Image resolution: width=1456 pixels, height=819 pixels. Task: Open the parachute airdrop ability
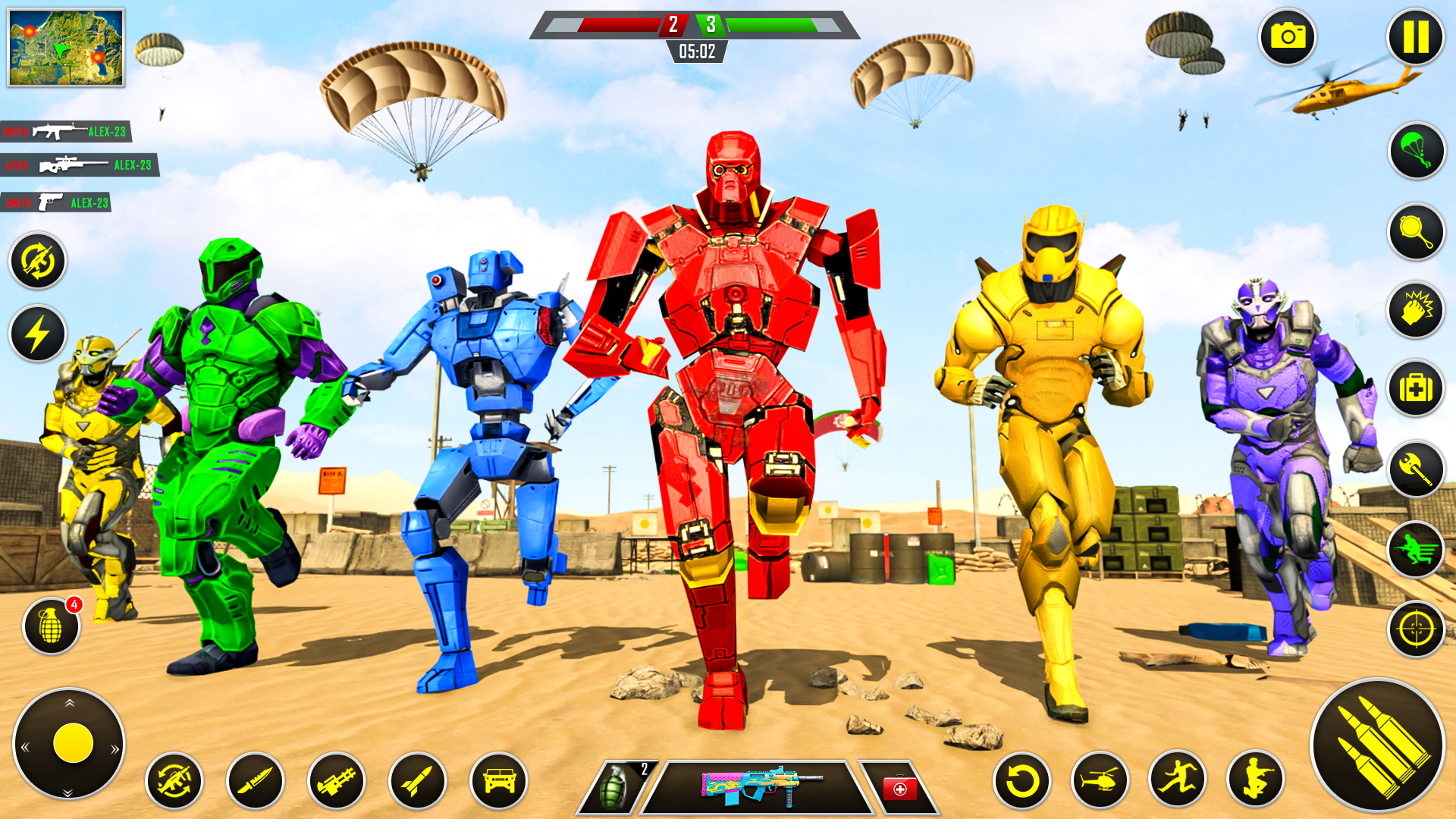[1417, 151]
